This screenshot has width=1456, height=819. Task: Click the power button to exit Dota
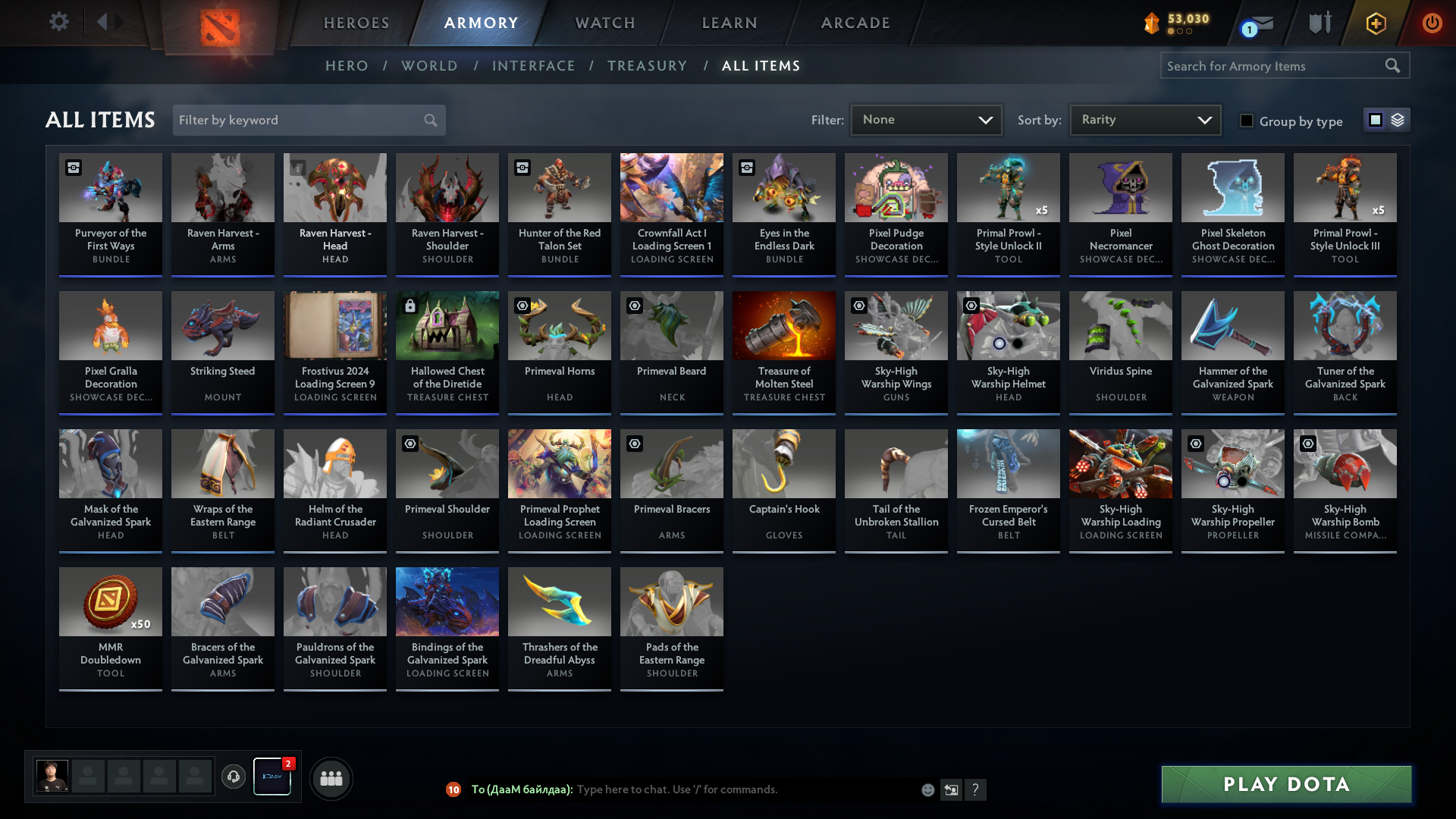pos(1432,23)
